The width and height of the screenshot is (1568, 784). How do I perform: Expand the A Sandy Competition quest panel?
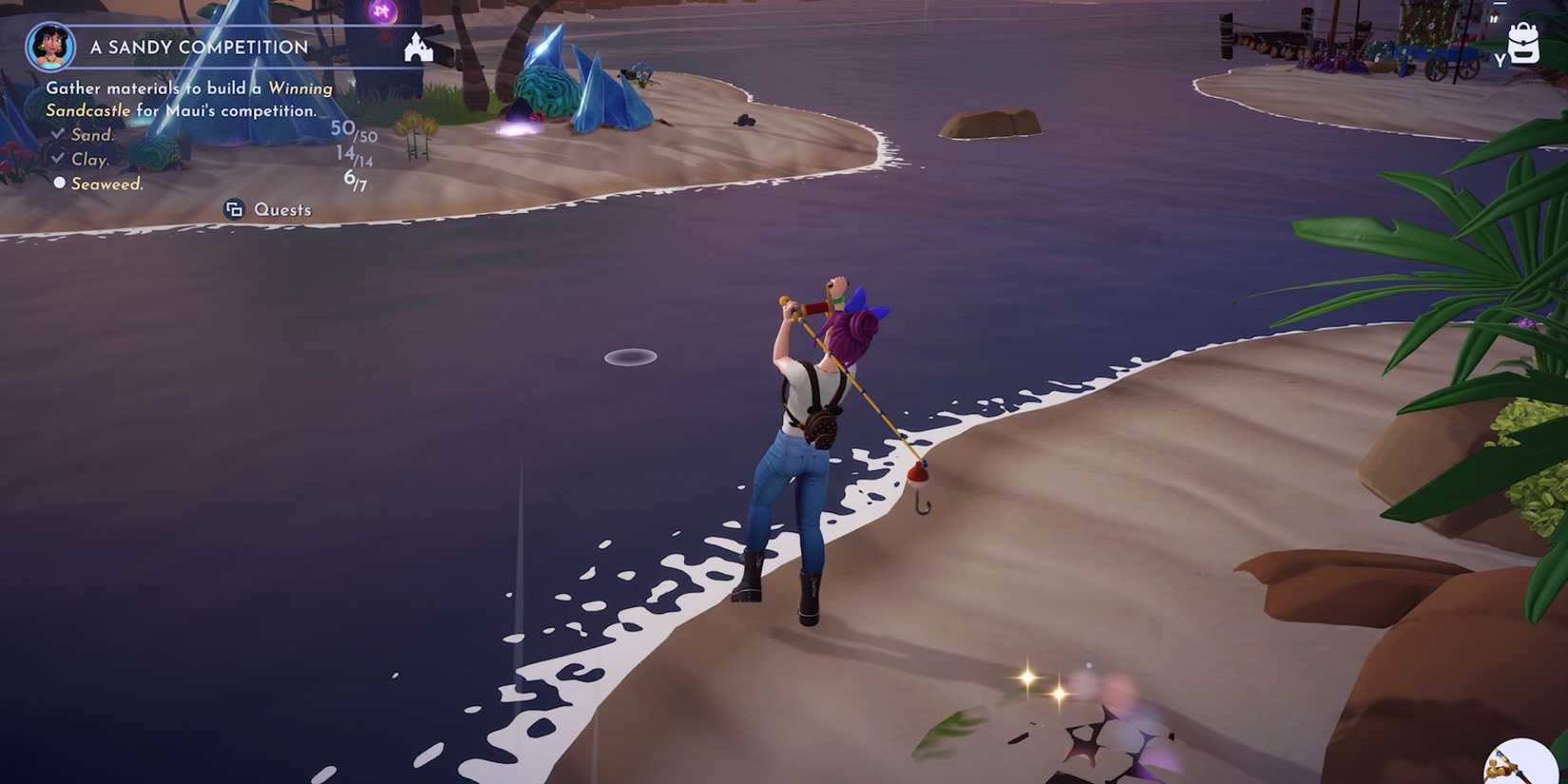198,47
